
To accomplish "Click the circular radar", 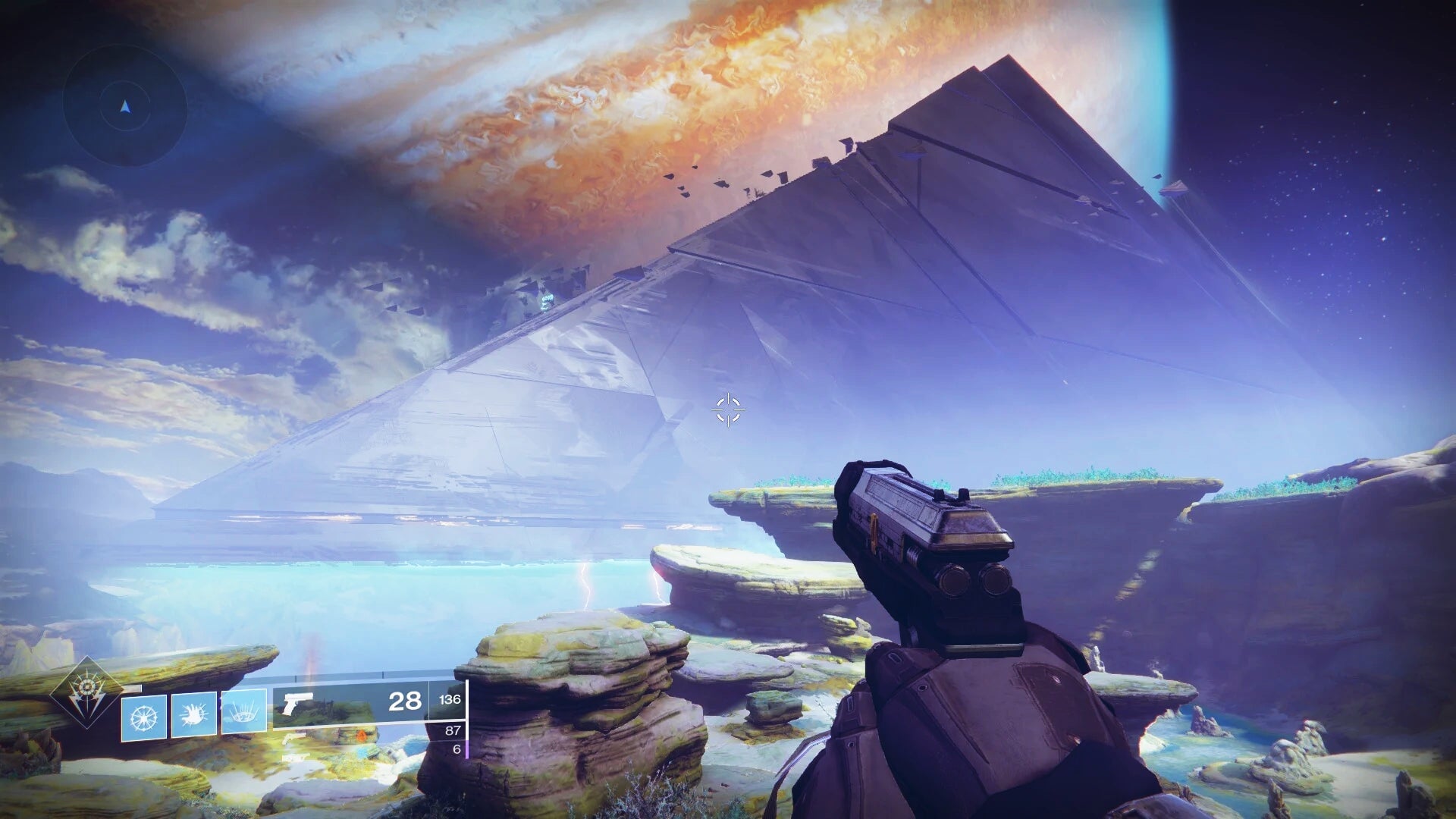I will click(125, 107).
